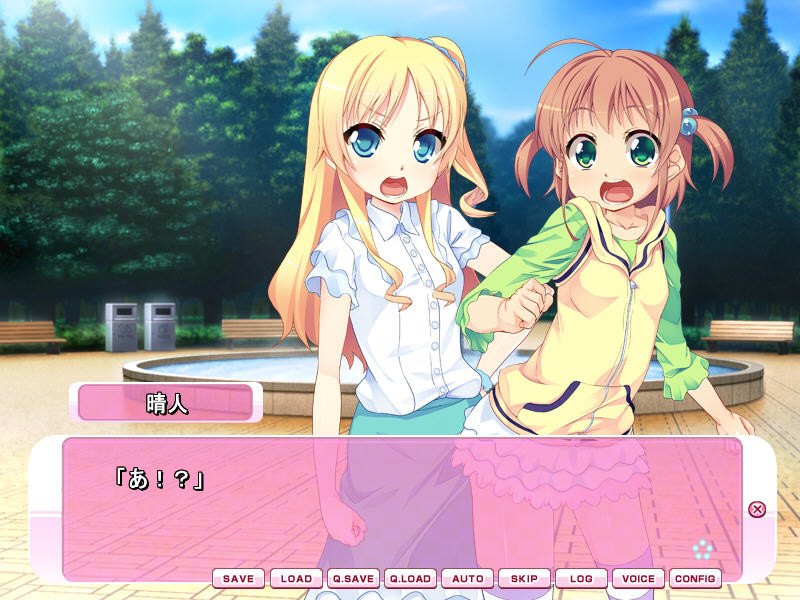Hide the dialogue box with the X button
This screenshot has height=600, width=800.
757,509
